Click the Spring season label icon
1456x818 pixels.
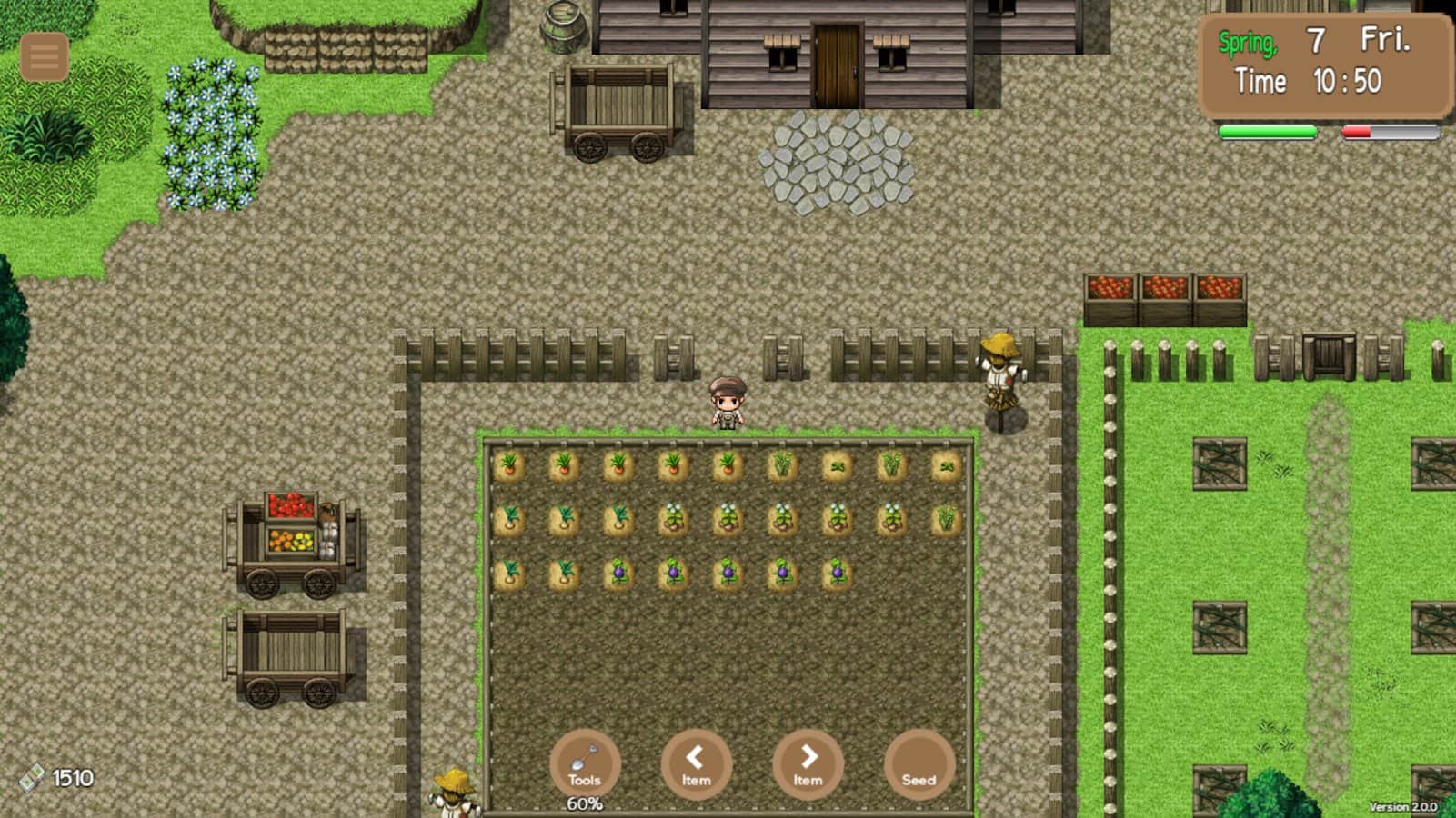point(1247,38)
